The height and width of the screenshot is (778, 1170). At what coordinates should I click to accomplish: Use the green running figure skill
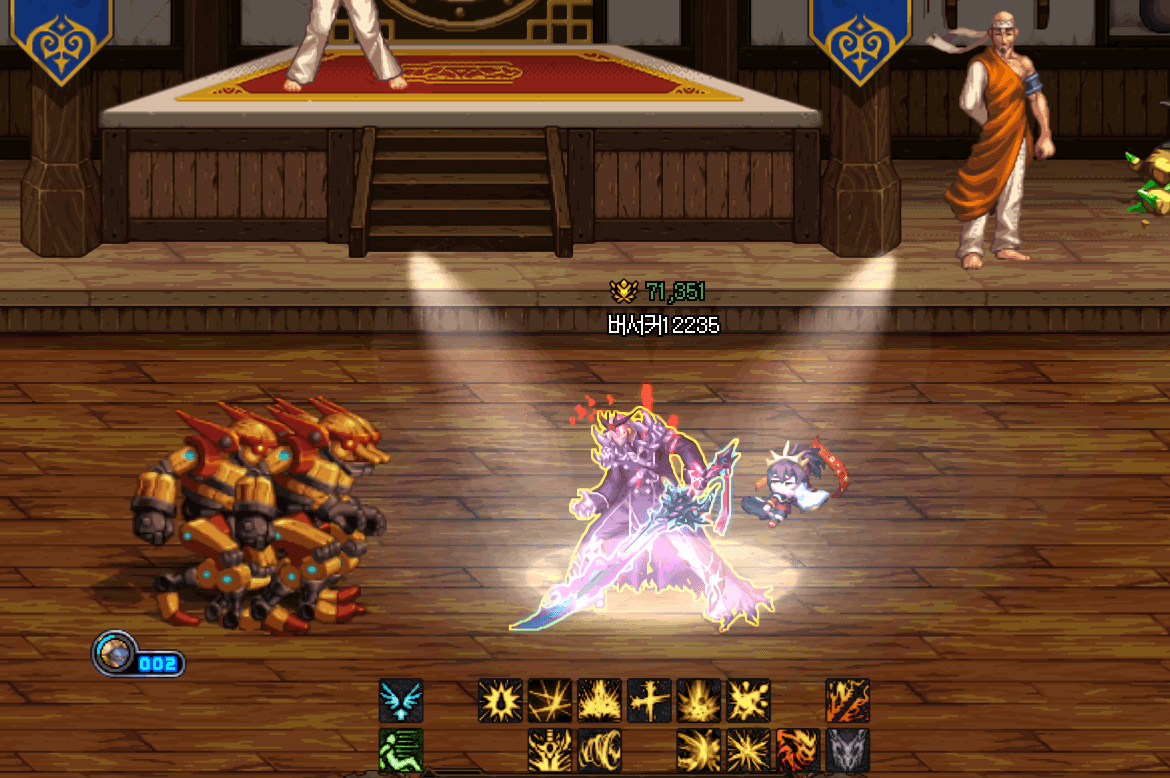pyautogui.click(x=401, y=750)
